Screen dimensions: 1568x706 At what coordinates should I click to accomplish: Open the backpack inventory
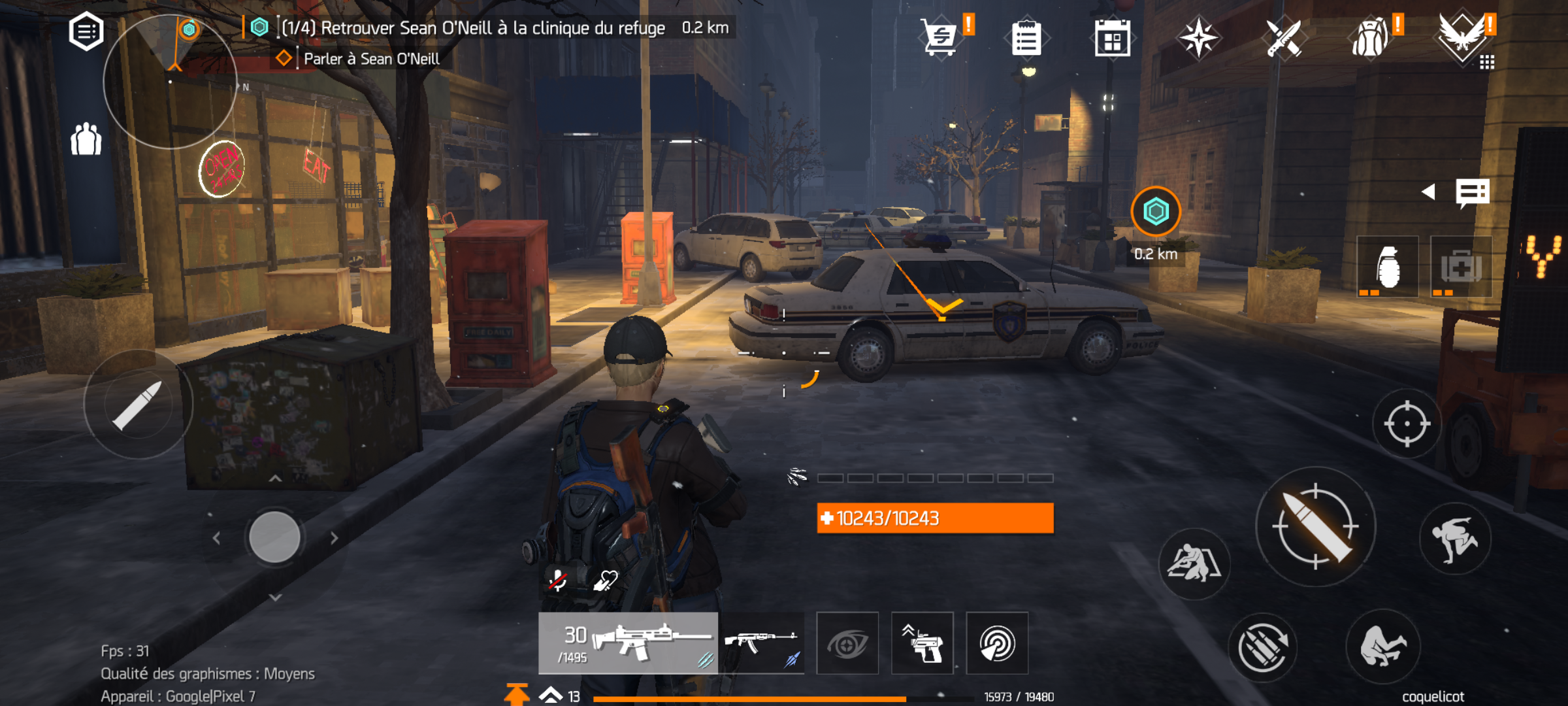[x=1370, y=39]
